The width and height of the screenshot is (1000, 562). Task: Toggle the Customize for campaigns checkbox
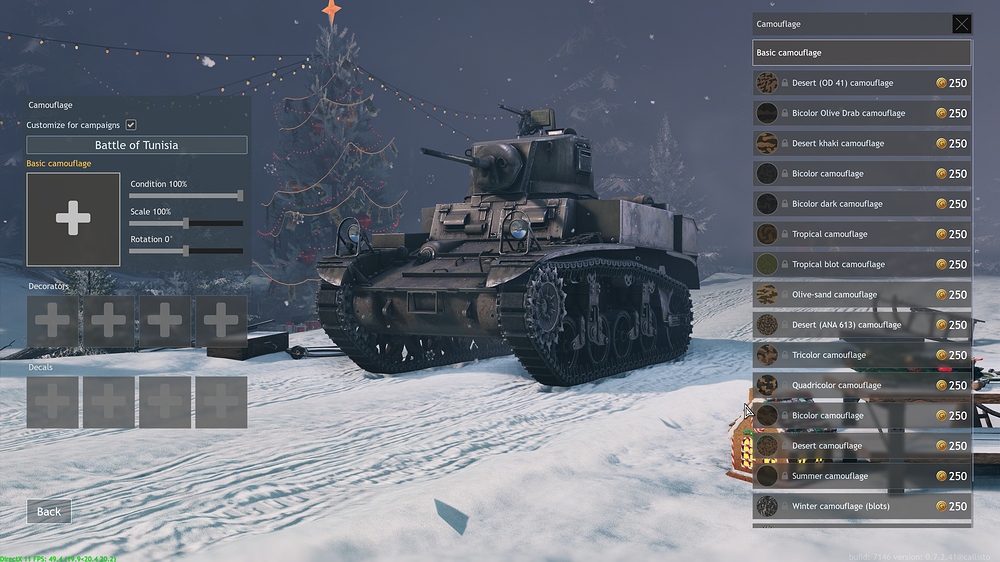coord(131,125)
